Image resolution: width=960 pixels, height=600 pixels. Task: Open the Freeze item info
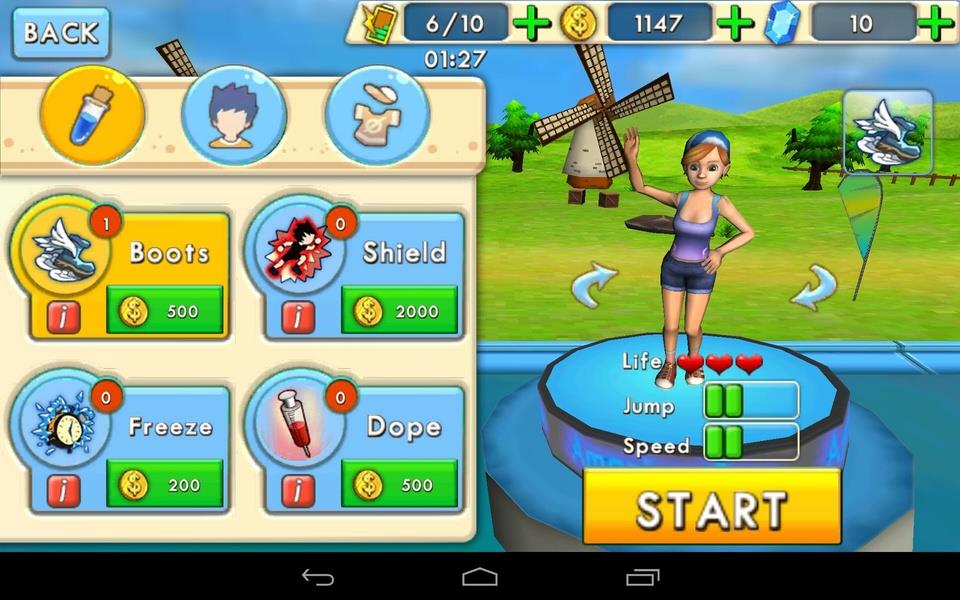tap(63, 490)
